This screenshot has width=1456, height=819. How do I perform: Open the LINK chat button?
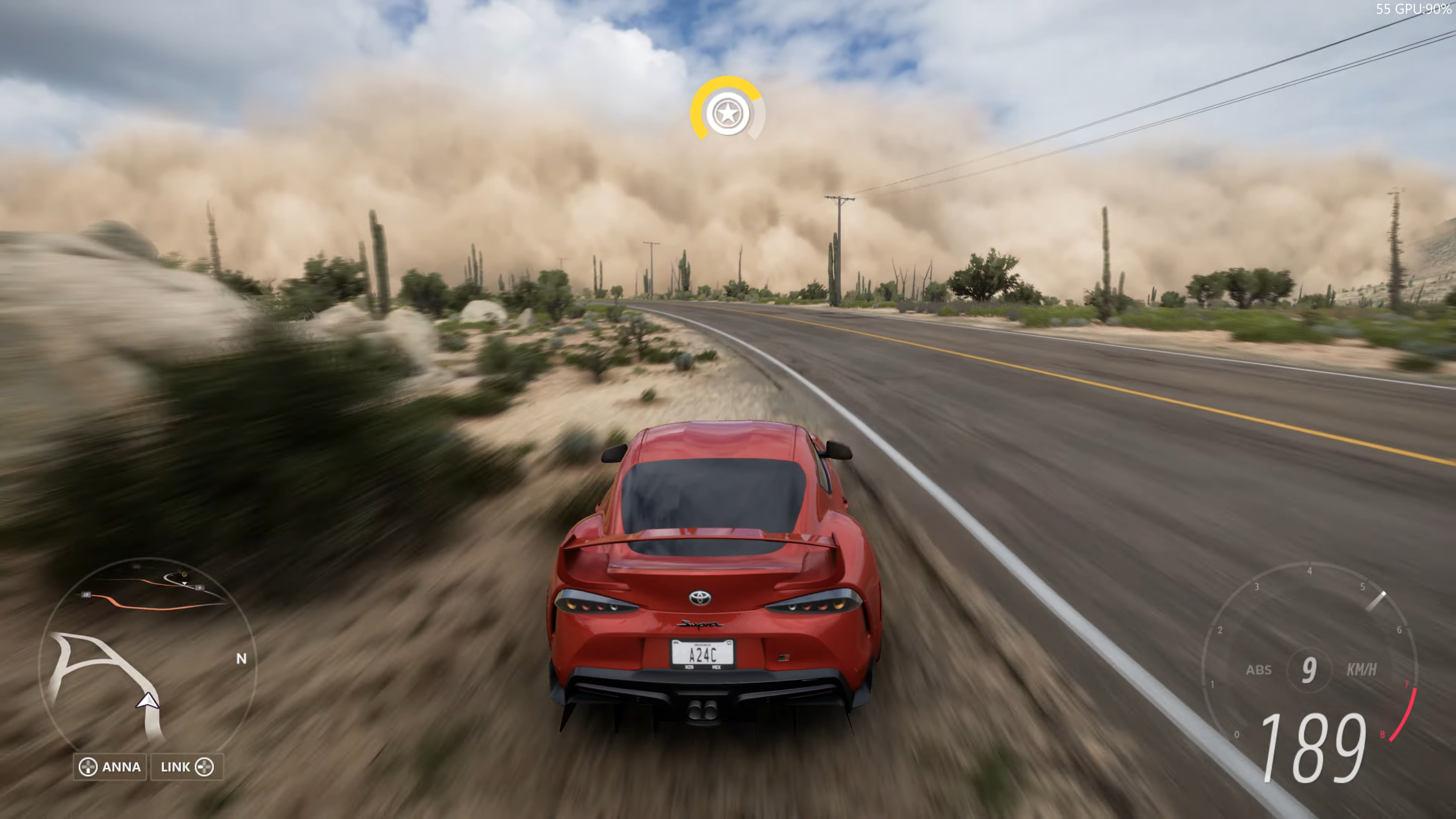click(187, 767)
